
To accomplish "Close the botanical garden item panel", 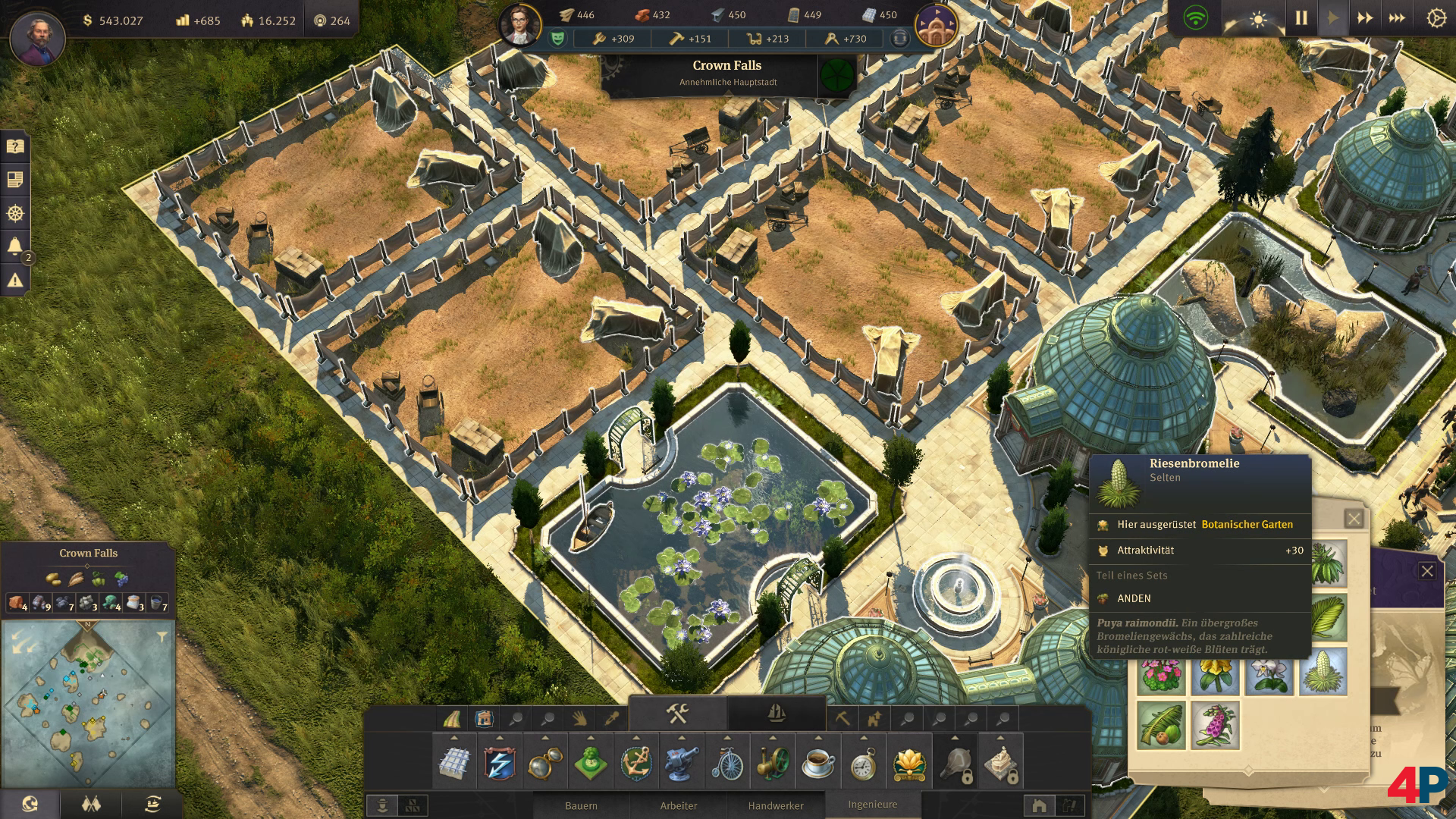I will tap(1354, 519).
